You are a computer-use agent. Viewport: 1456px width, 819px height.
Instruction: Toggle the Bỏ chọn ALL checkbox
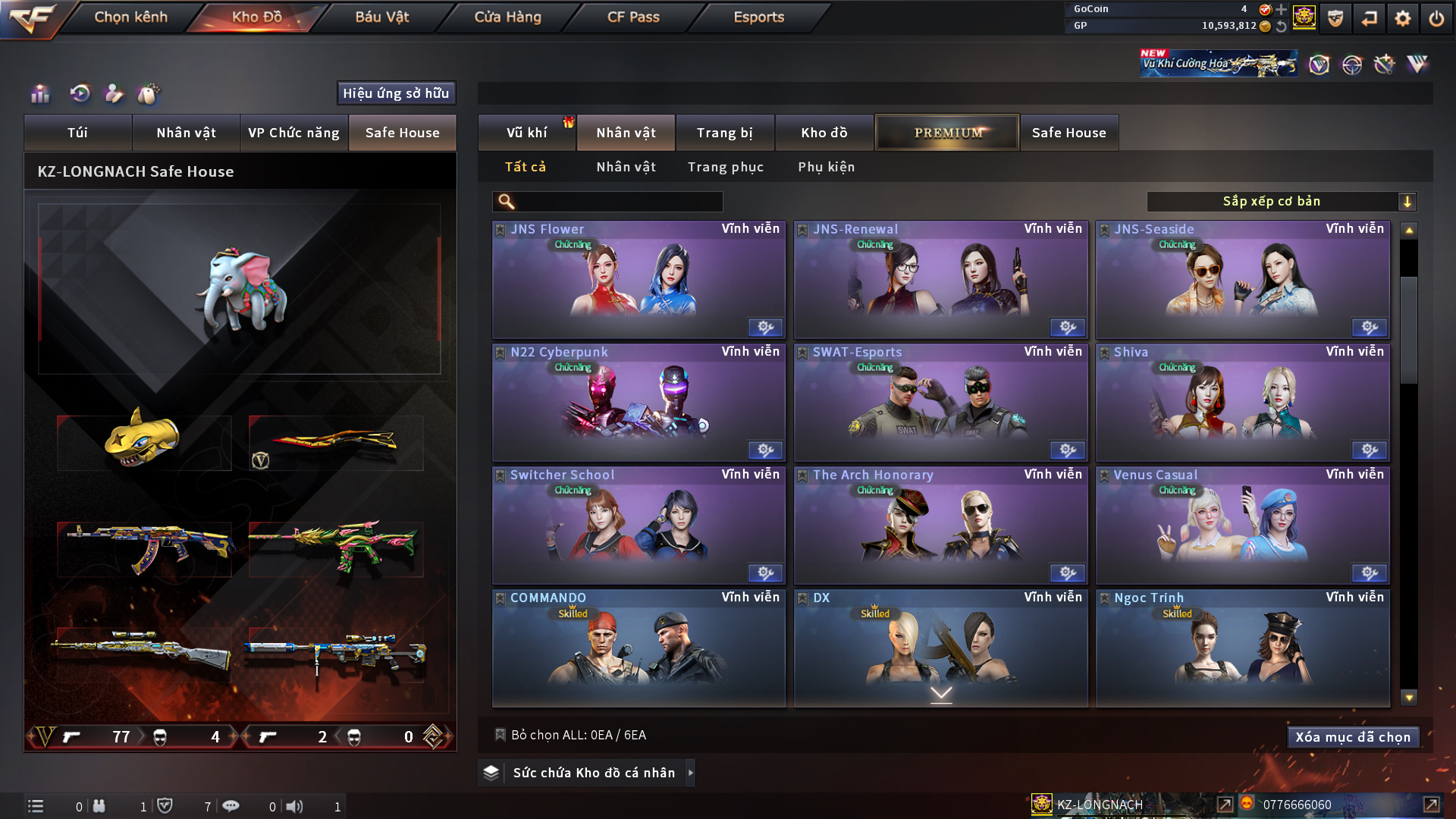point(500,735)
